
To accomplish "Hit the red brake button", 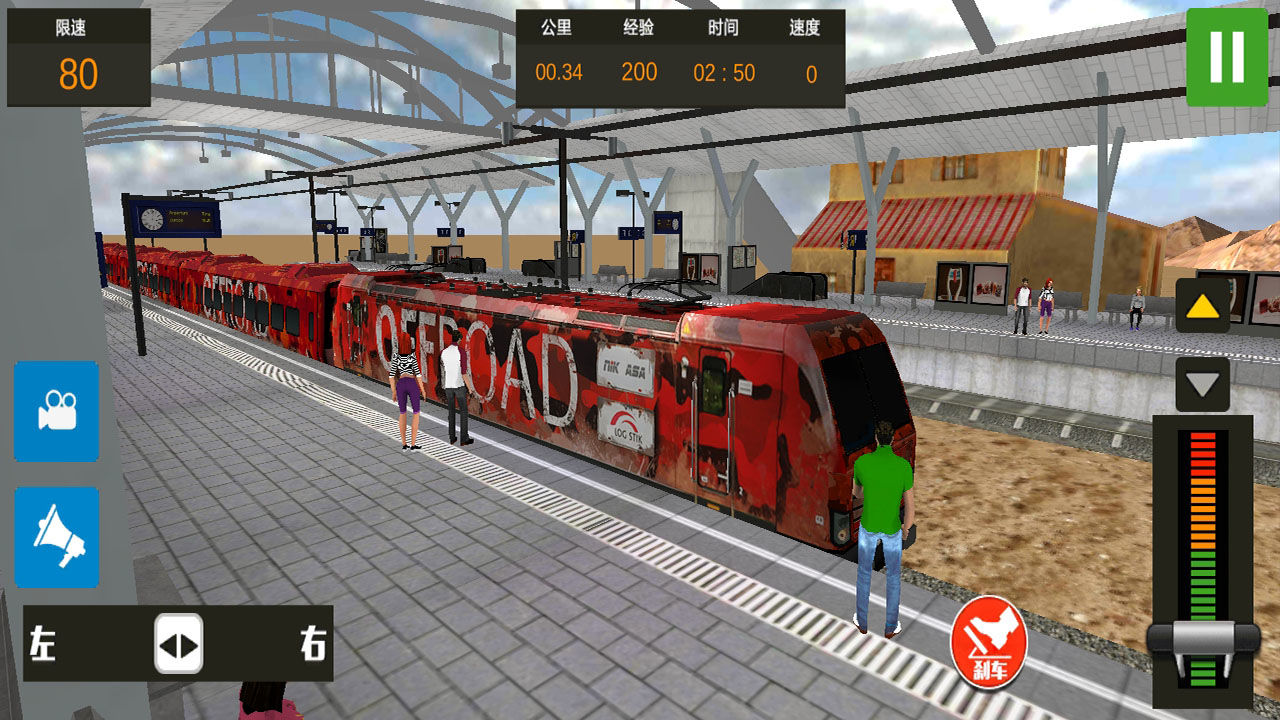I will [x=989, y=639].
